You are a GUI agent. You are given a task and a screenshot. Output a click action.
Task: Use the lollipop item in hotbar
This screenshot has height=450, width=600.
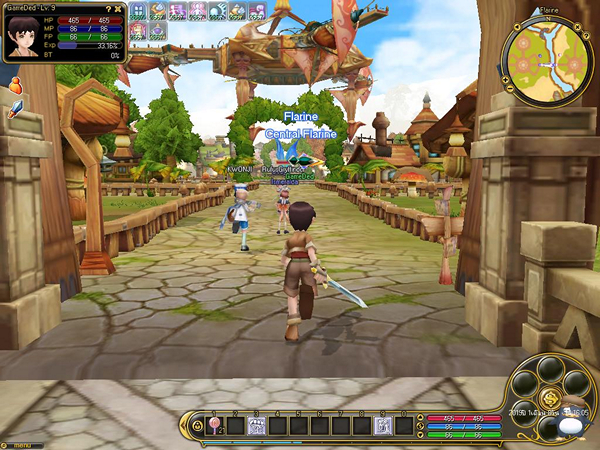(212, 426)
